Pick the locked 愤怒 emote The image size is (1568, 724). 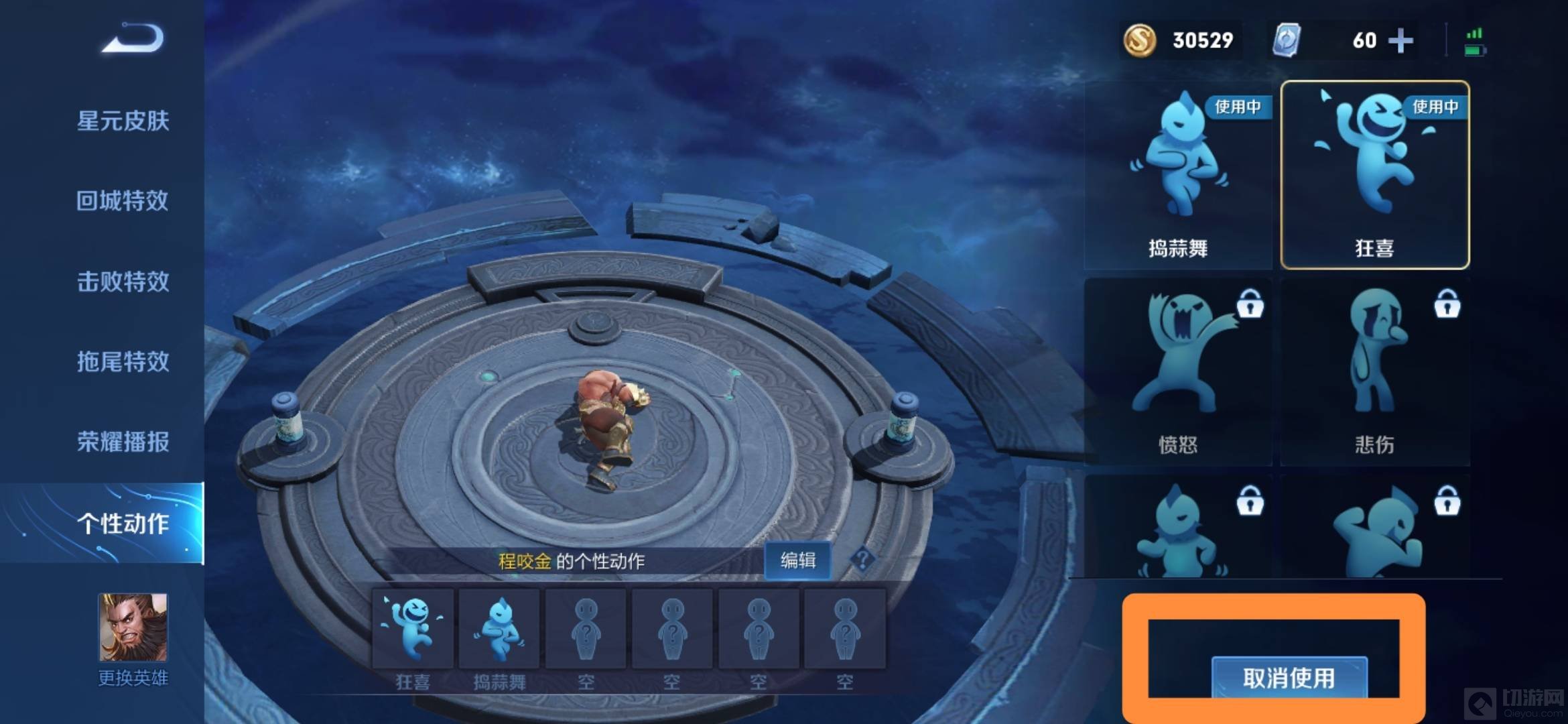[1178, 373]
